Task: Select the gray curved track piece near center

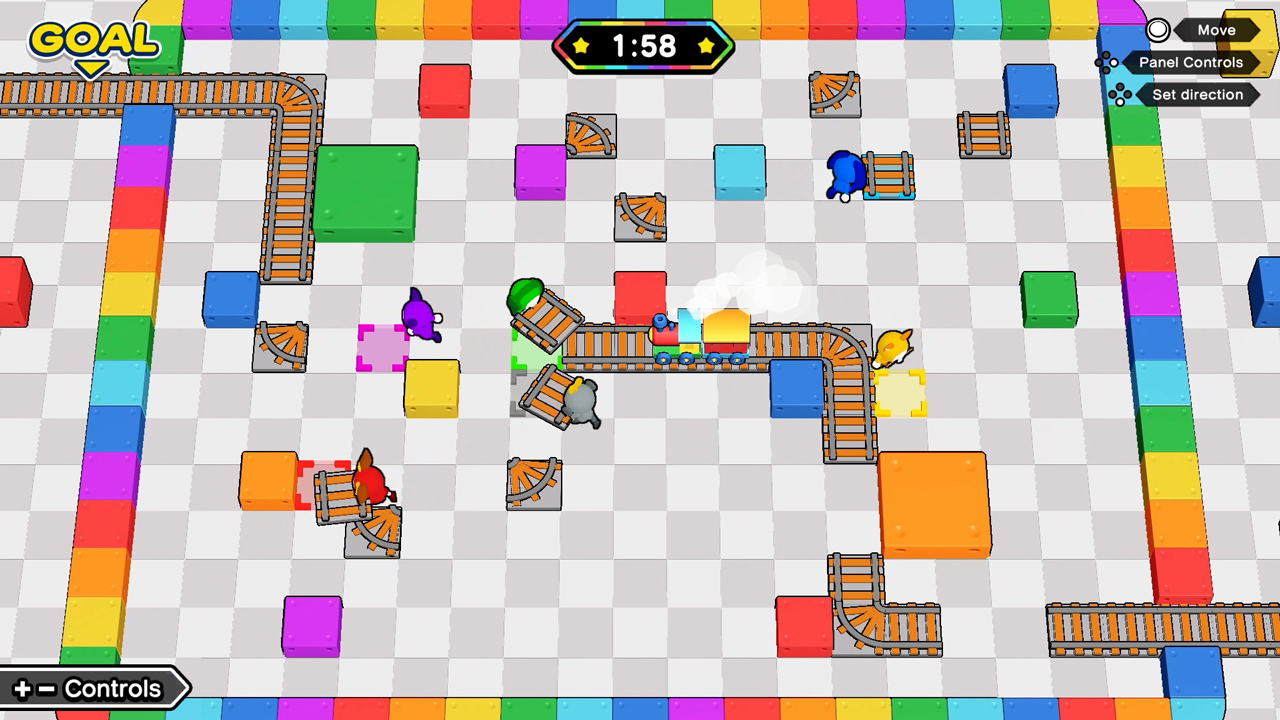Action: [533, 483]
